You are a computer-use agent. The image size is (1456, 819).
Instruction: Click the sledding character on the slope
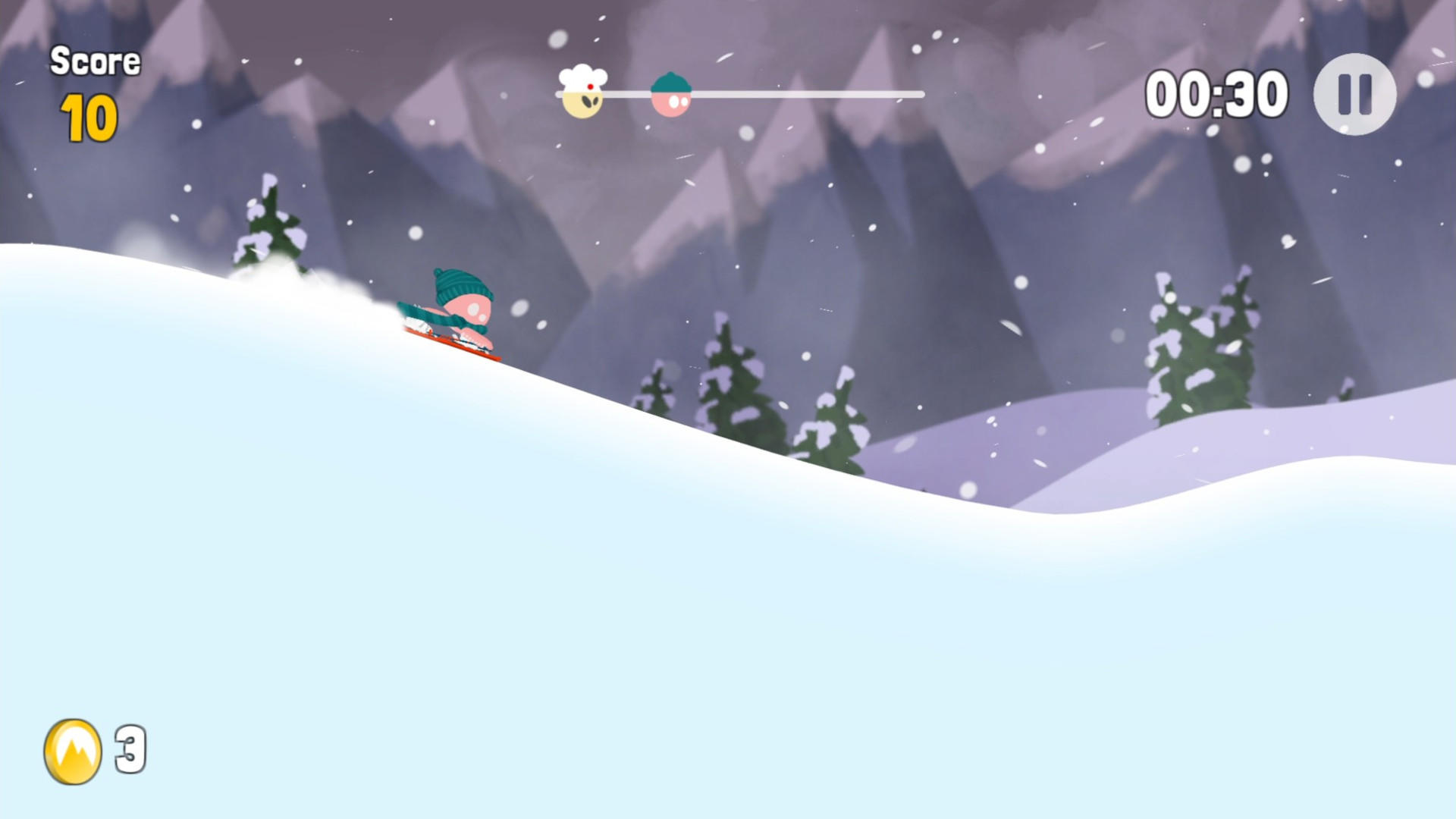[x=459, y=311]
